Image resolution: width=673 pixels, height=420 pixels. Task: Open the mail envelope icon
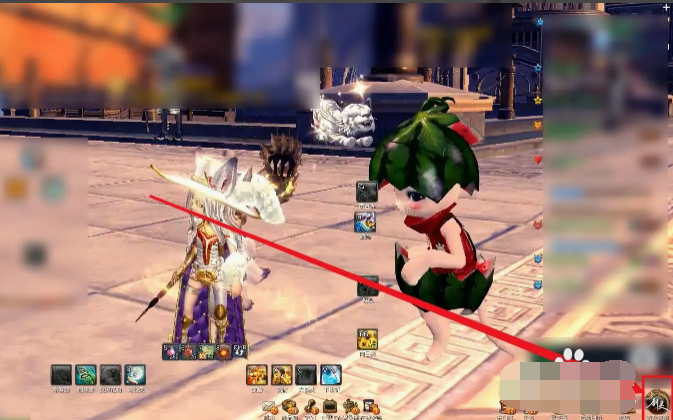tap(269, 407)
